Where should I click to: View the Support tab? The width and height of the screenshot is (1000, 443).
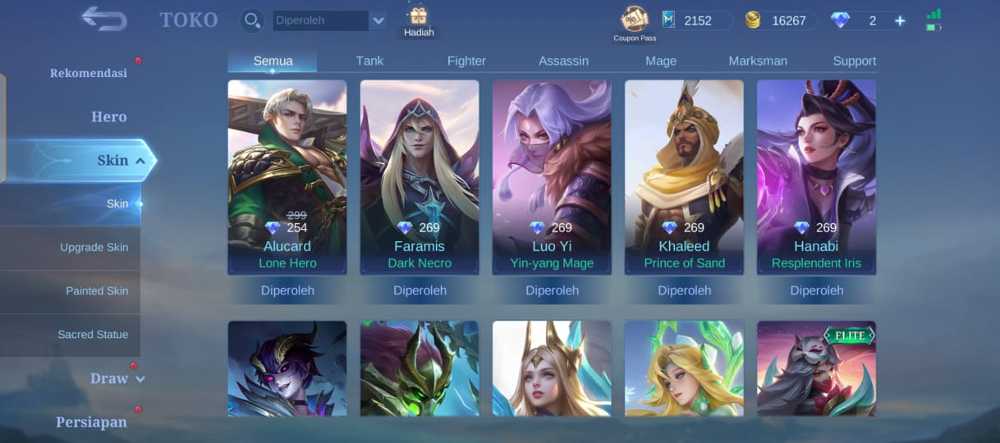[854, 61]
